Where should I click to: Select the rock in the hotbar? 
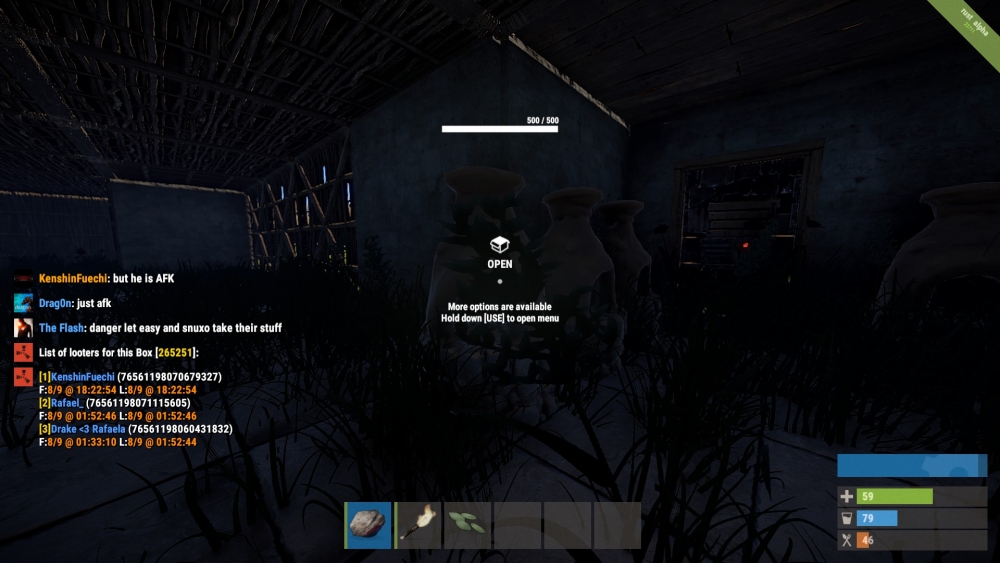tap(369, 525)
